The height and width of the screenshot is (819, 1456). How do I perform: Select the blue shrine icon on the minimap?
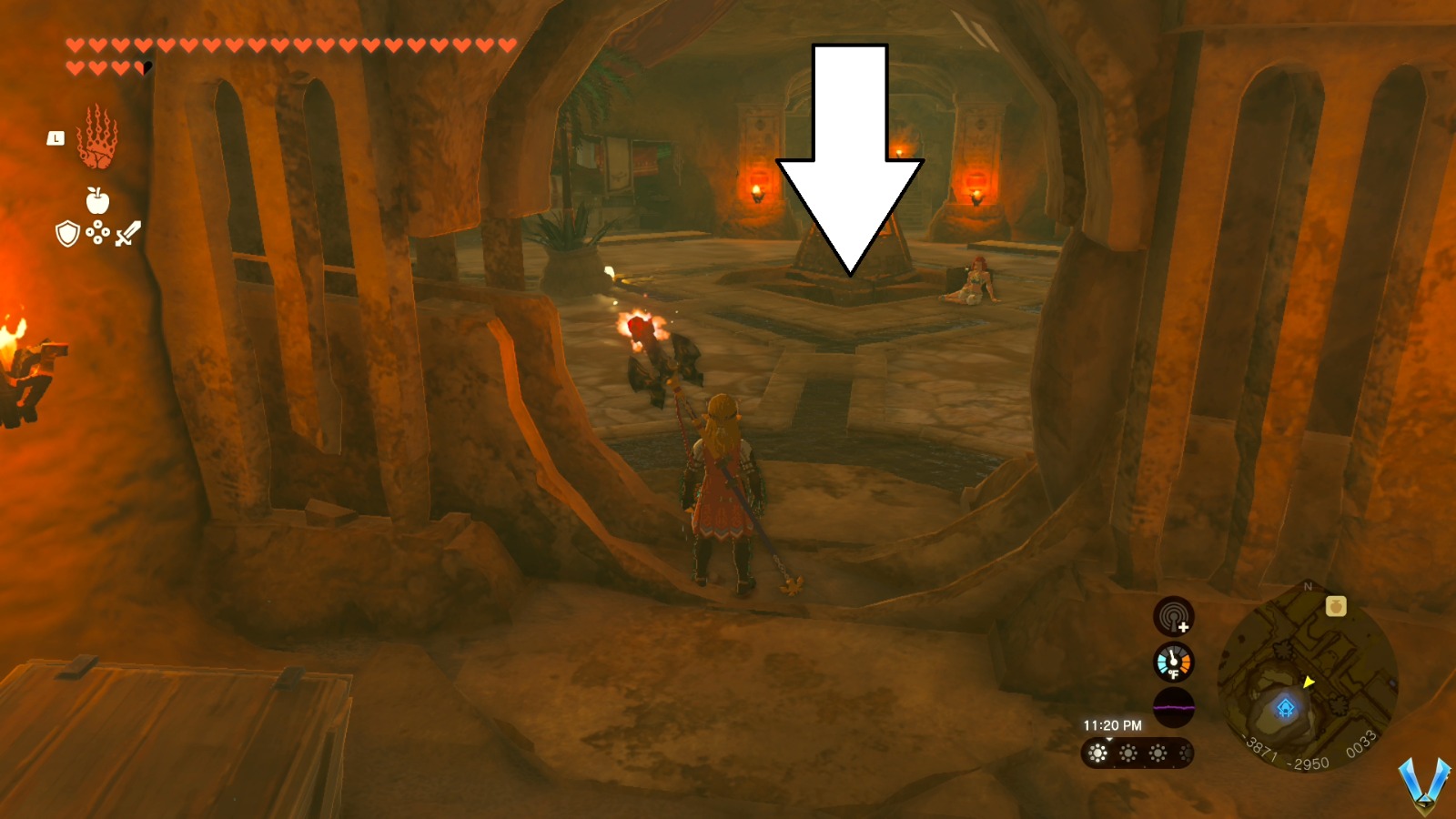[x=1286, y=708]
